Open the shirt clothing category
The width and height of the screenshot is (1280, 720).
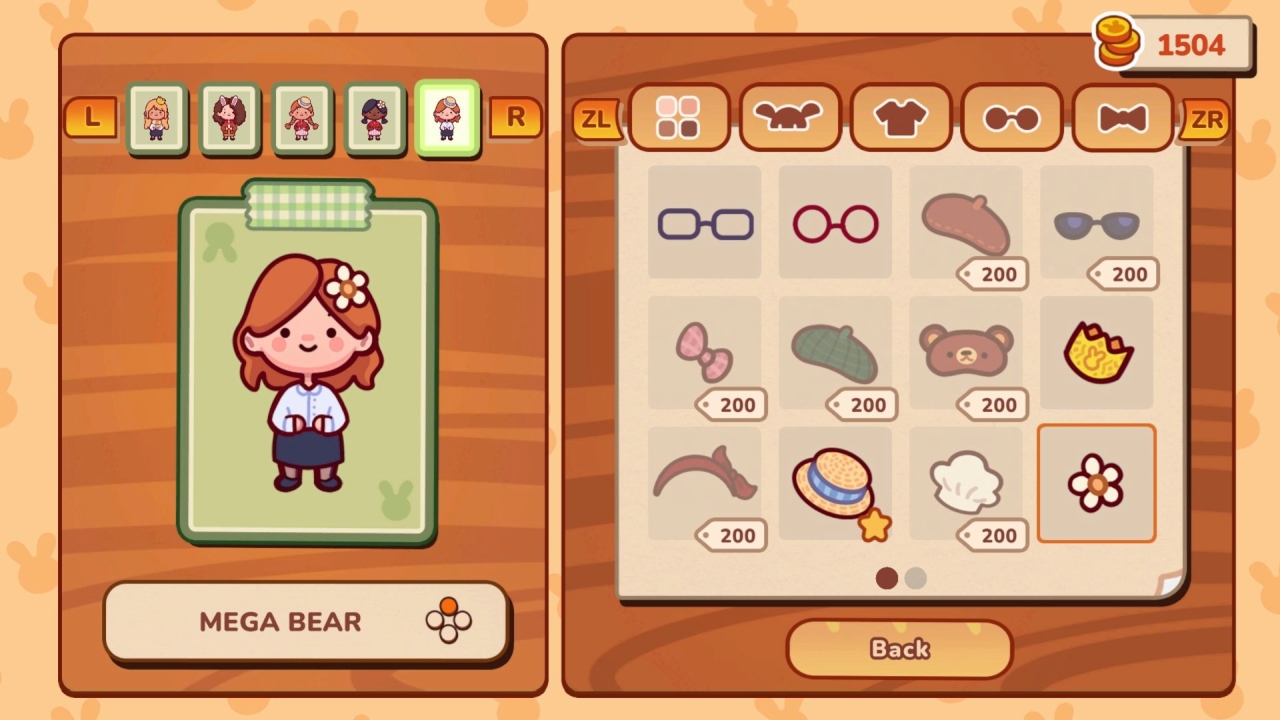900,117
